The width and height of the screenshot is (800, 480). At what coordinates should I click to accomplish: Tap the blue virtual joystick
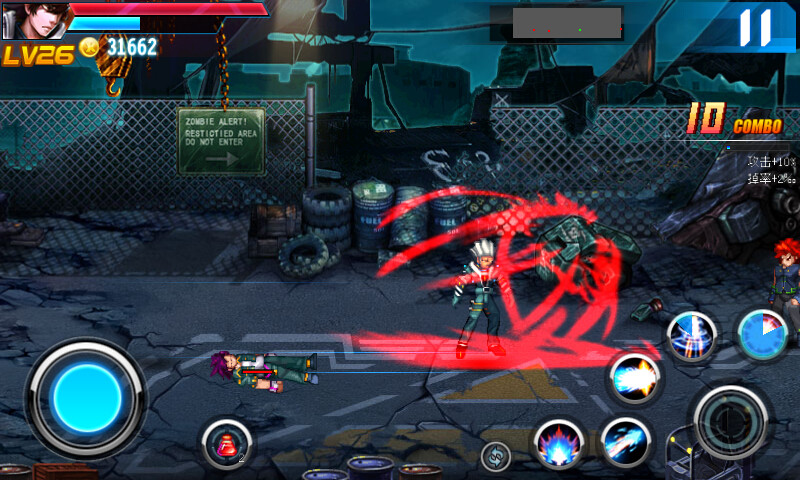[x=86, y=399]
